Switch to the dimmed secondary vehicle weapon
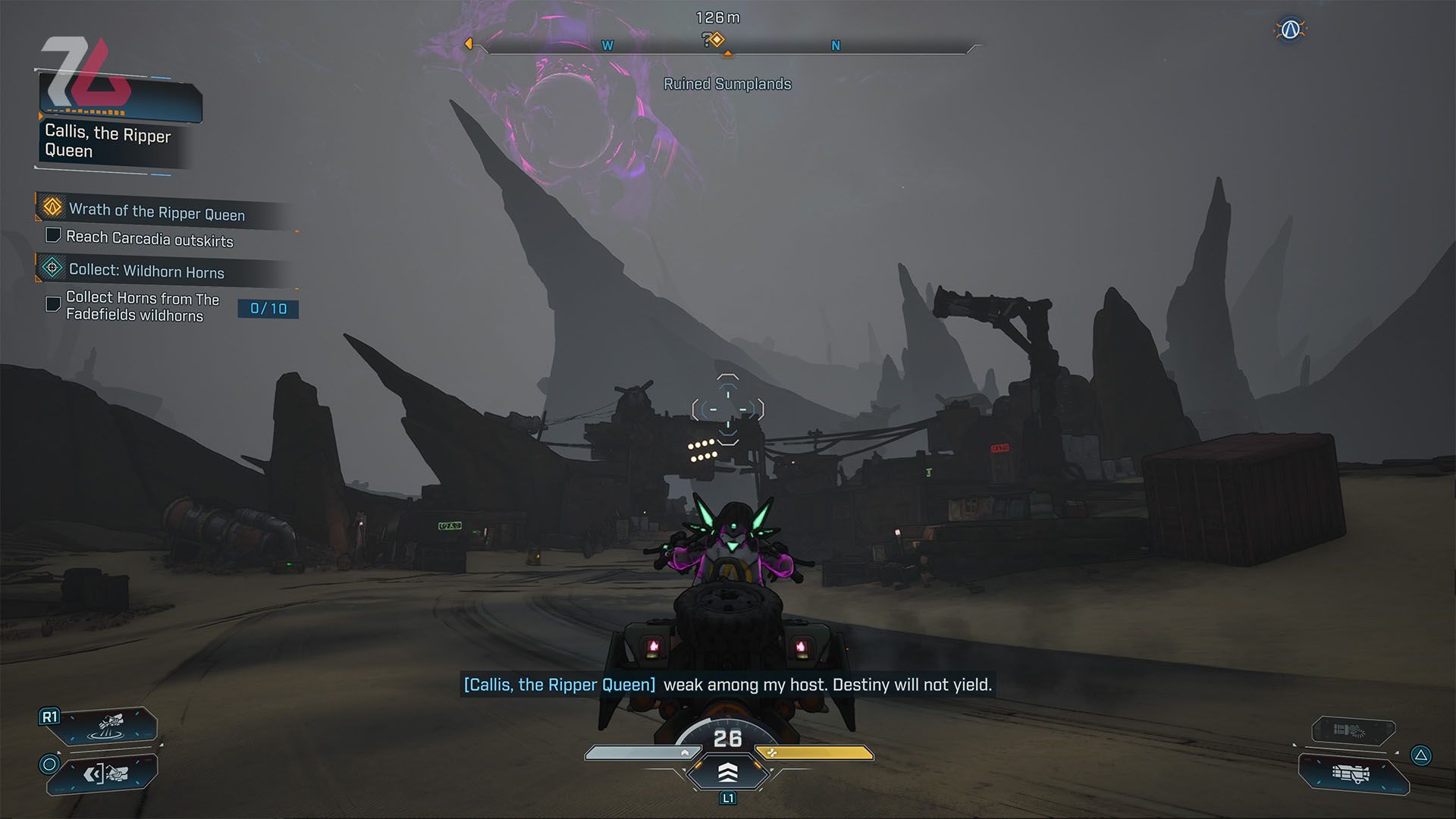Screen dimensions: 1456x819 tap(1352, 731)
